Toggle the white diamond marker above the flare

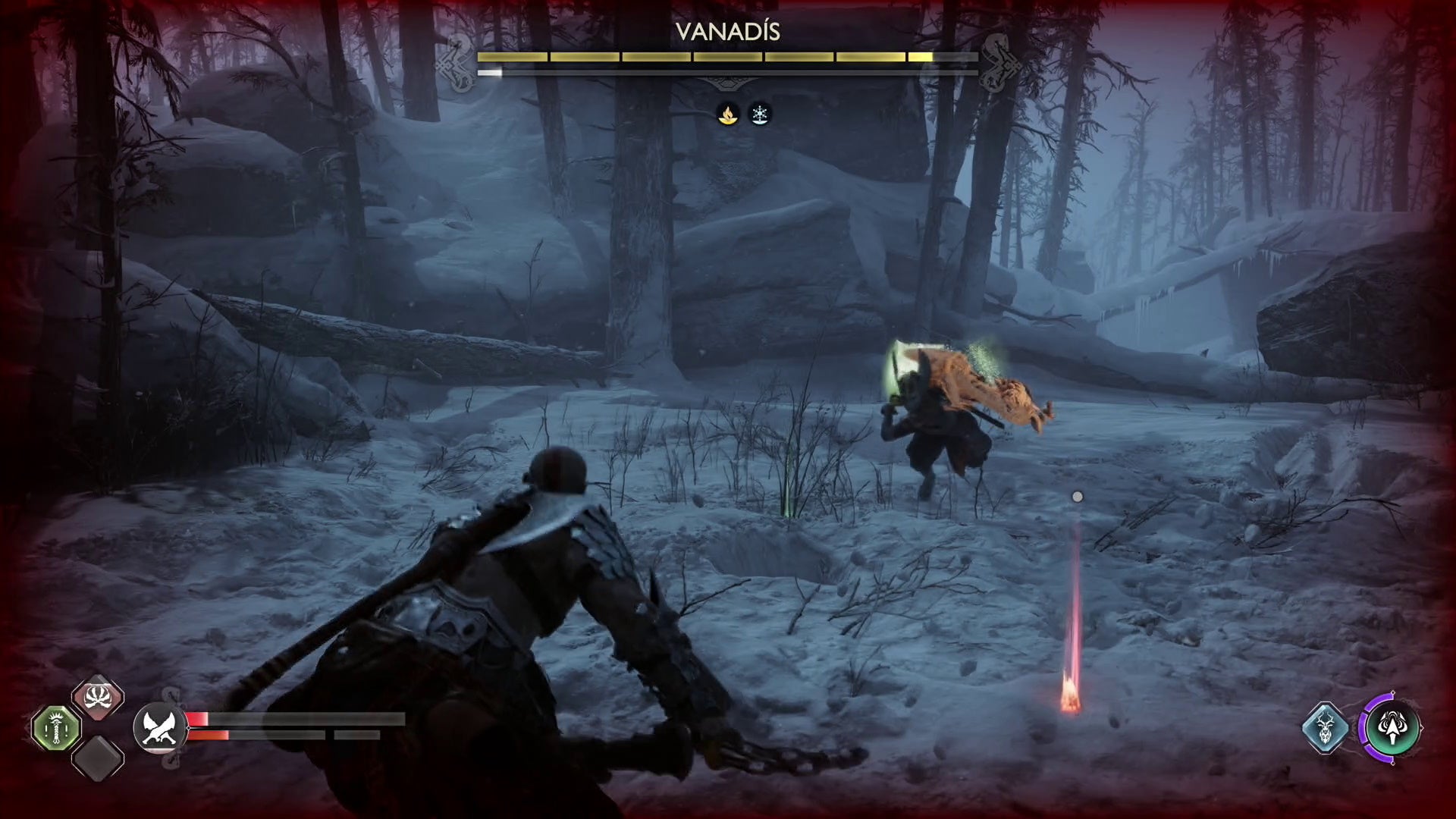pyautogui.click(x=1078, y=495)
